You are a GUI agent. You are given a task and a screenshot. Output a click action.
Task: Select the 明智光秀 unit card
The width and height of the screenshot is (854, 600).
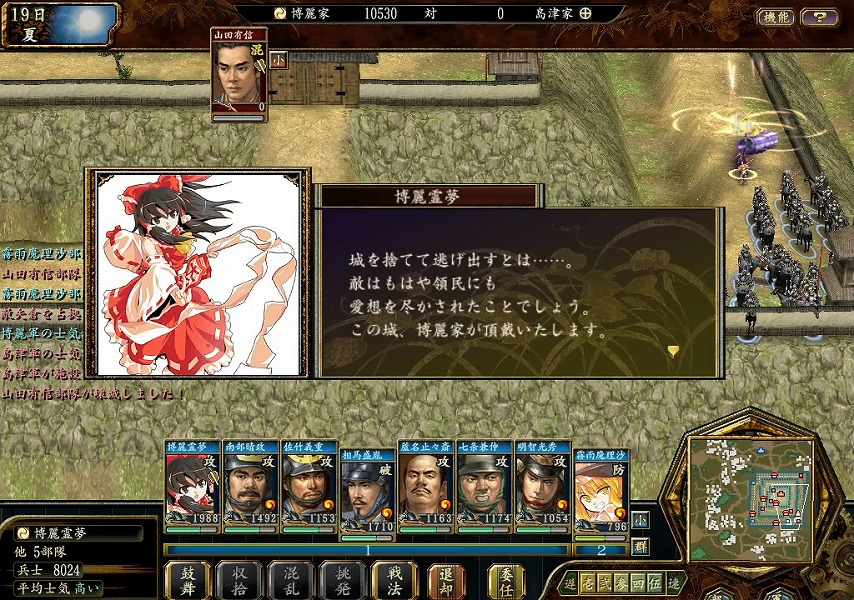point(543,484)
